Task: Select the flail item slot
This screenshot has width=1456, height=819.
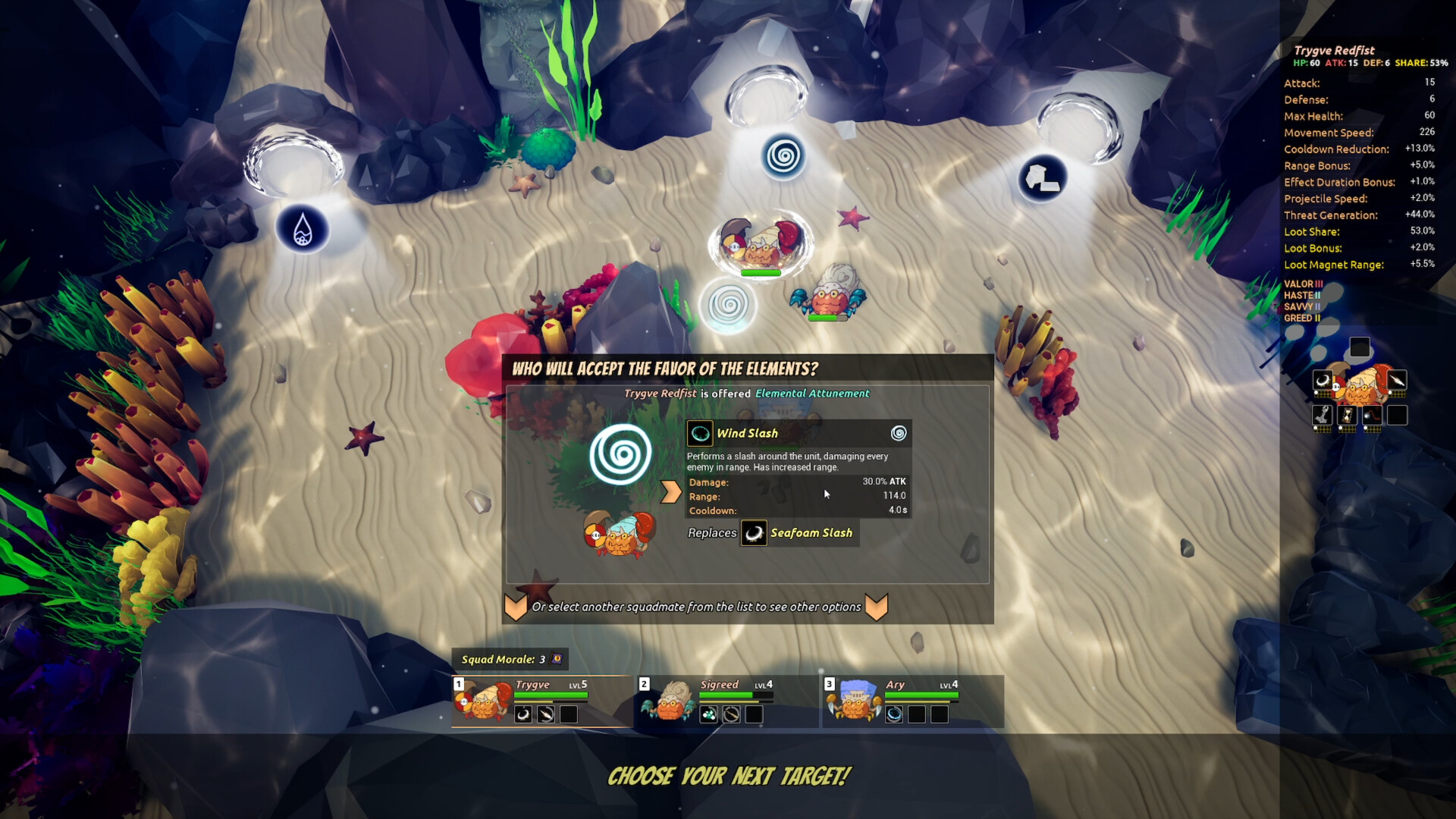Action: (1372, 415)
